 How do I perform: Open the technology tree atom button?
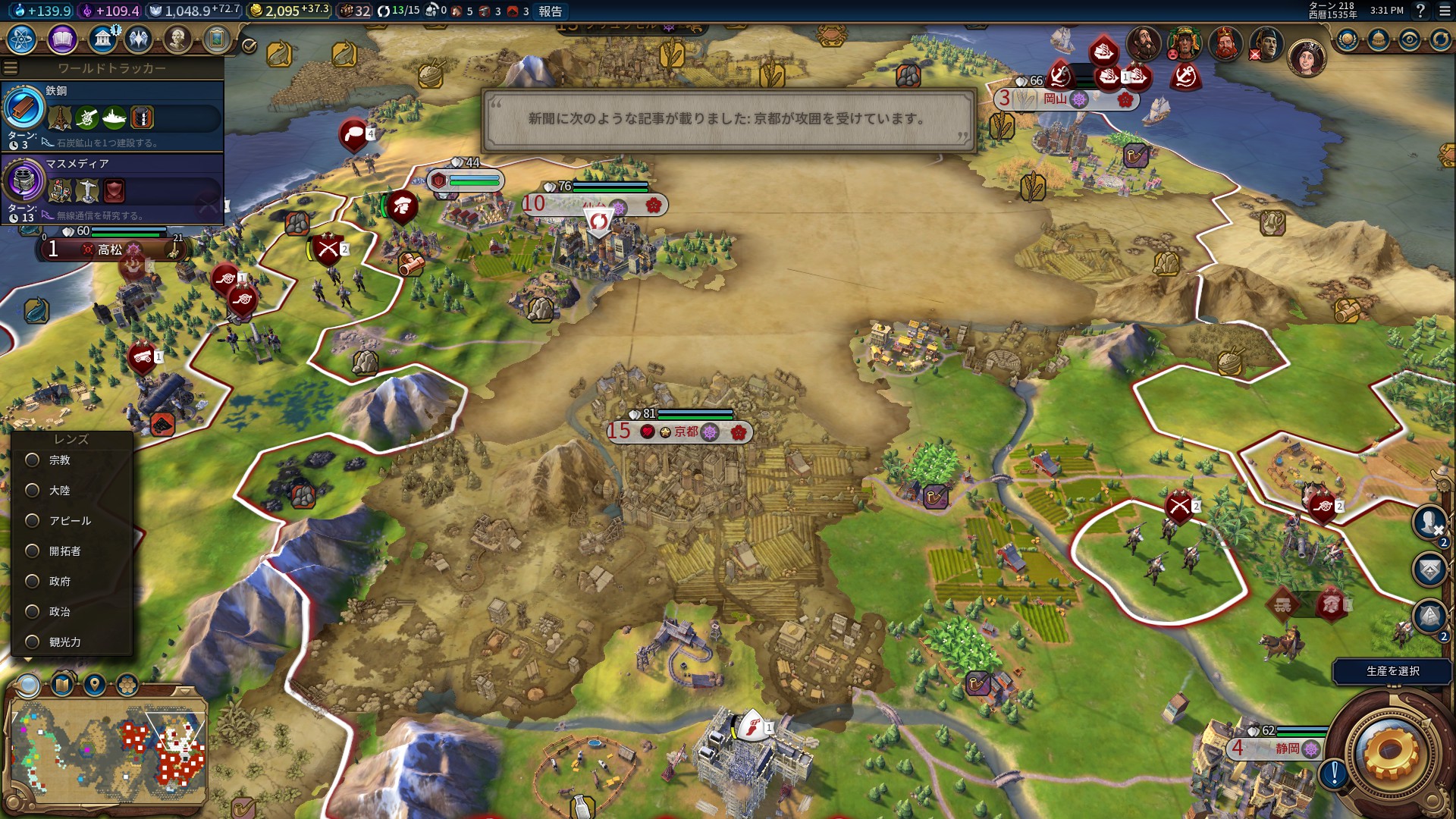(21, 39)
